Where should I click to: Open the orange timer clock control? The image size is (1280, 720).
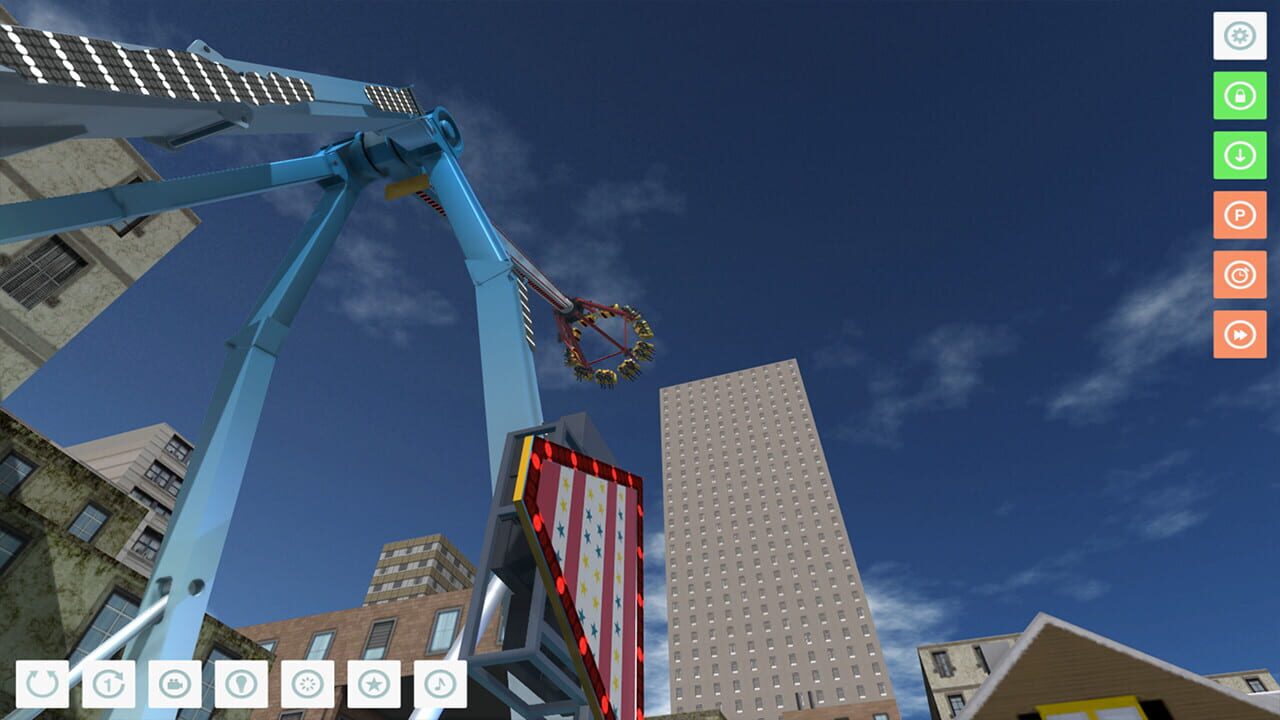coord(1238,276)
